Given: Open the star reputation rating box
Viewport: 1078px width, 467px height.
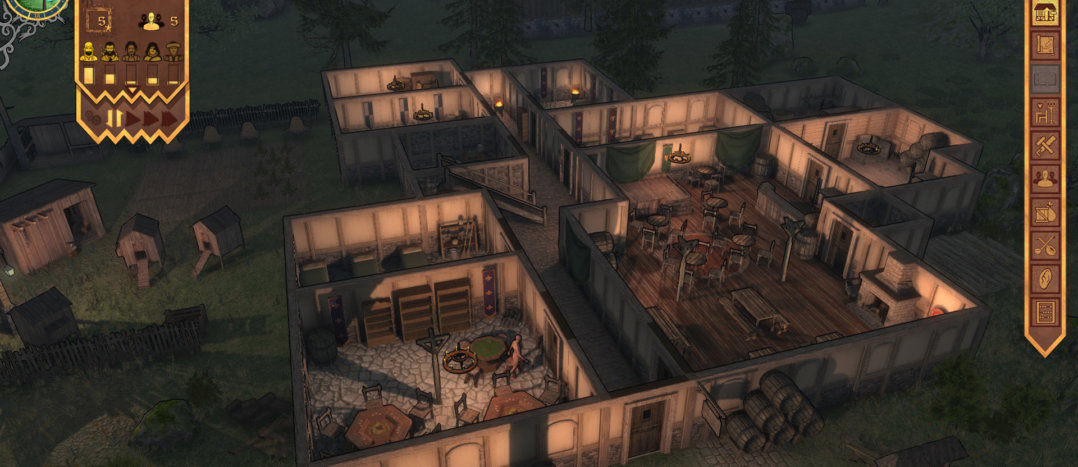Looking at the screenshot, I should coord(100,19).
